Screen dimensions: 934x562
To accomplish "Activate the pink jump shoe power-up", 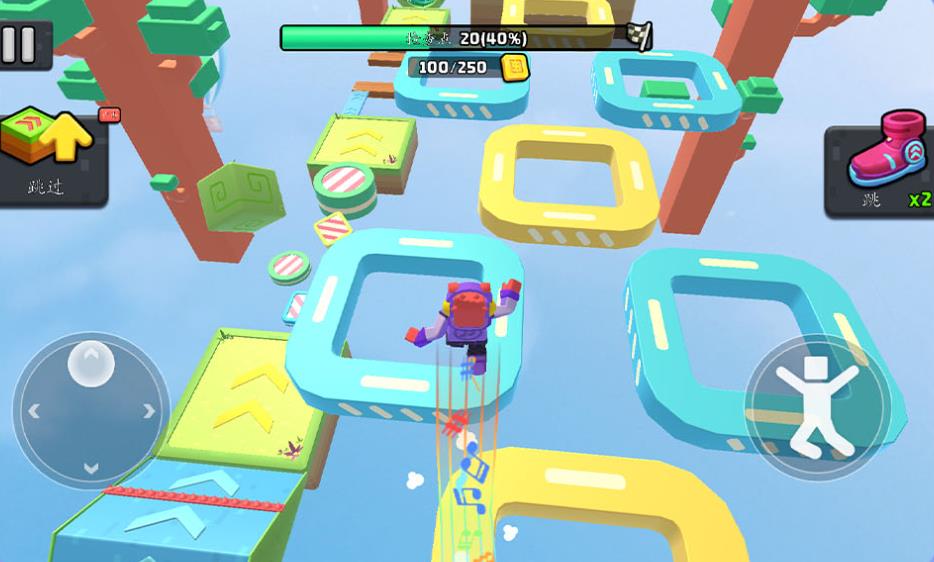I will [880, 167].
